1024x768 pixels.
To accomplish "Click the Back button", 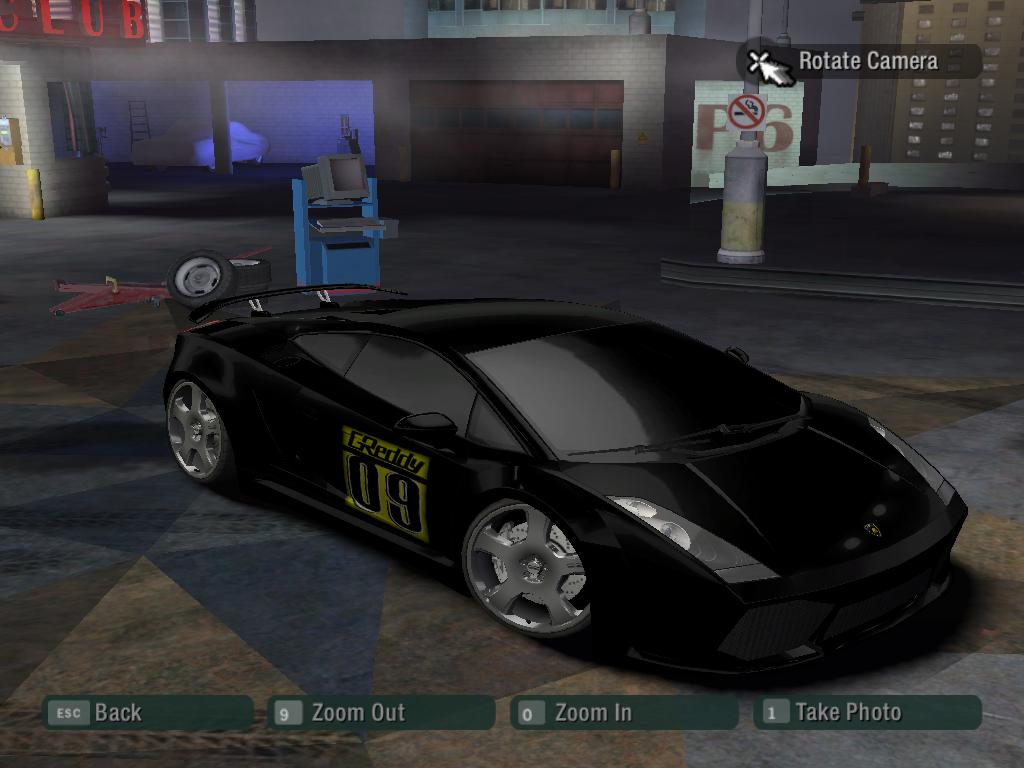I will point(146,713).
